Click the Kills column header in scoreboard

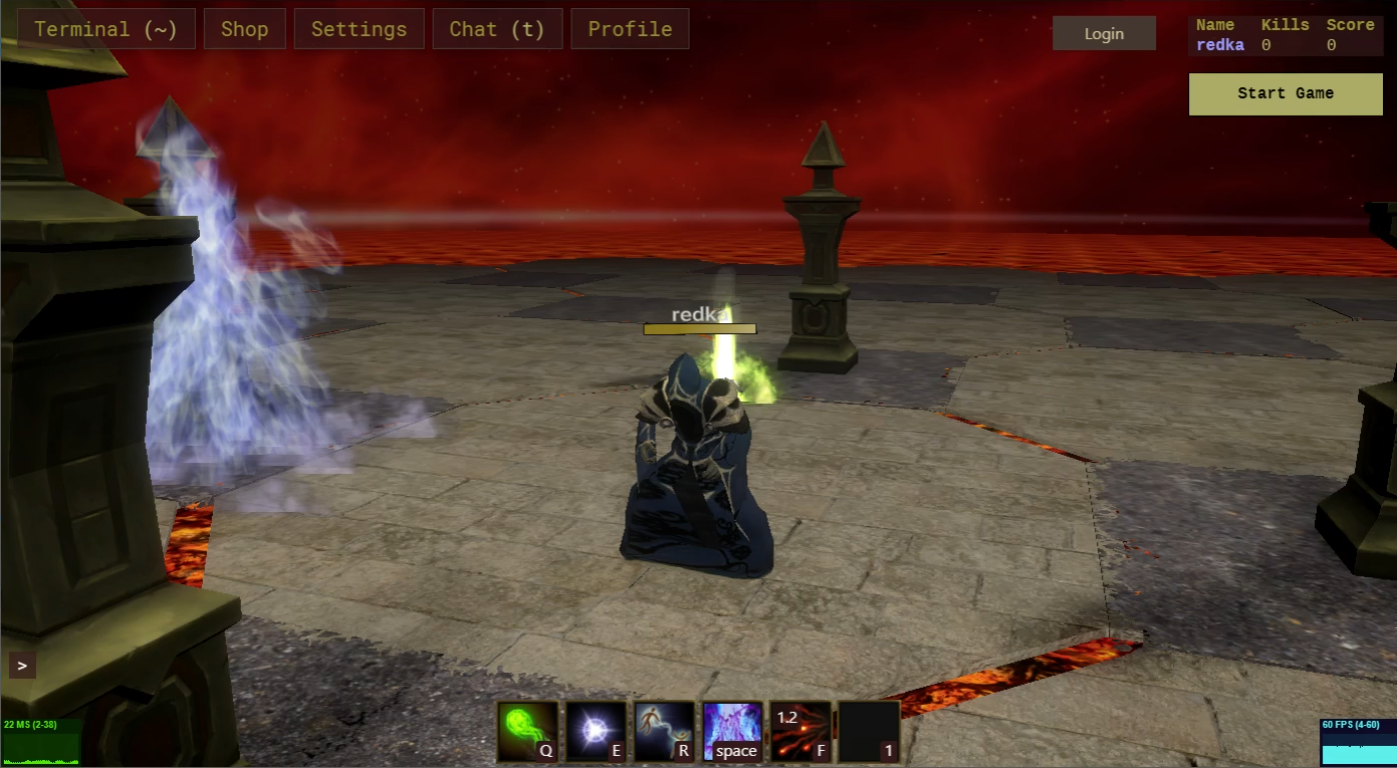(x=1286, y=24)
